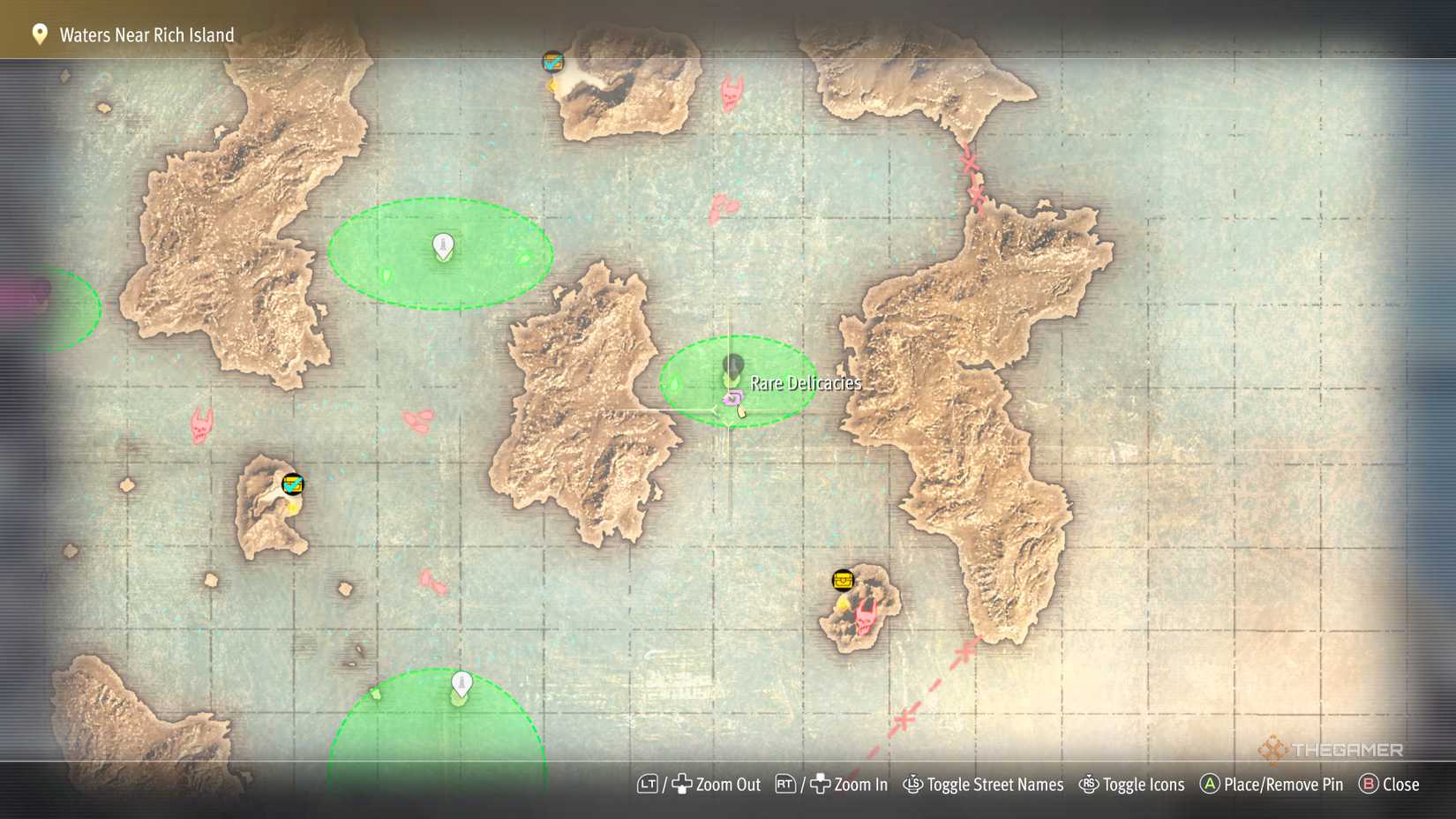This screenshot has width=1456, height=819.
Task: Click the Rare Delicacies text label
Action: [x=804, y=383]
